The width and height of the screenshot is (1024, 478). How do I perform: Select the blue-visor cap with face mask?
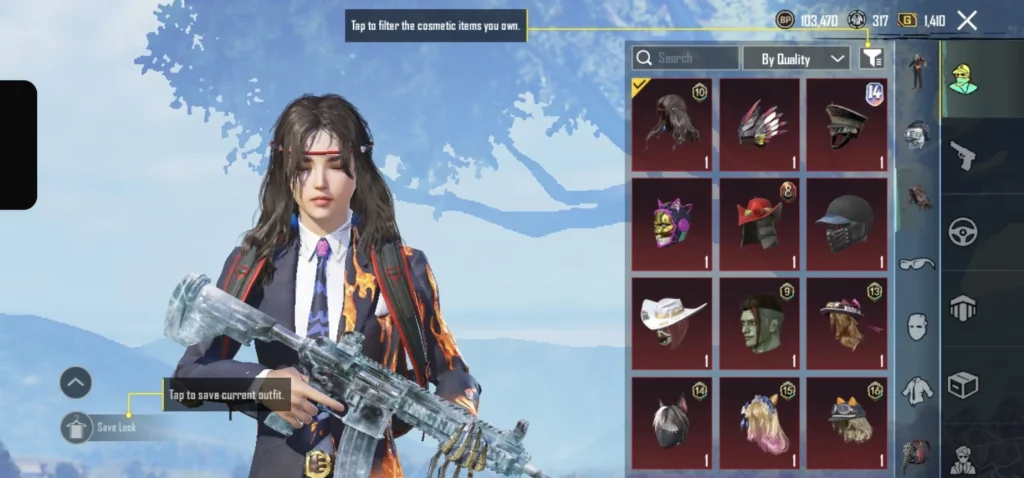point(846,224)
